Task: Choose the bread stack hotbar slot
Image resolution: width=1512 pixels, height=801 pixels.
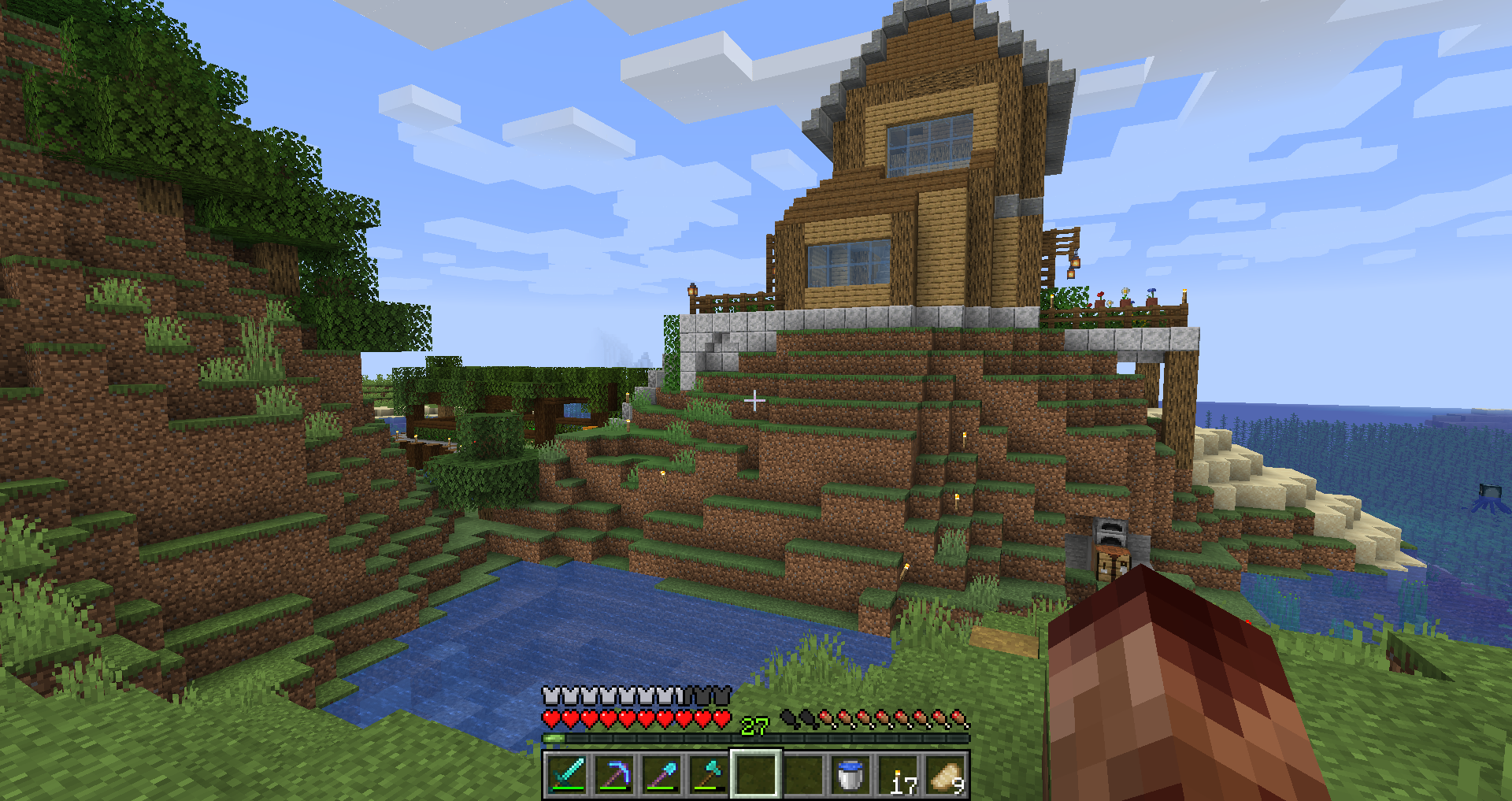Action: [x=946, y=774]
